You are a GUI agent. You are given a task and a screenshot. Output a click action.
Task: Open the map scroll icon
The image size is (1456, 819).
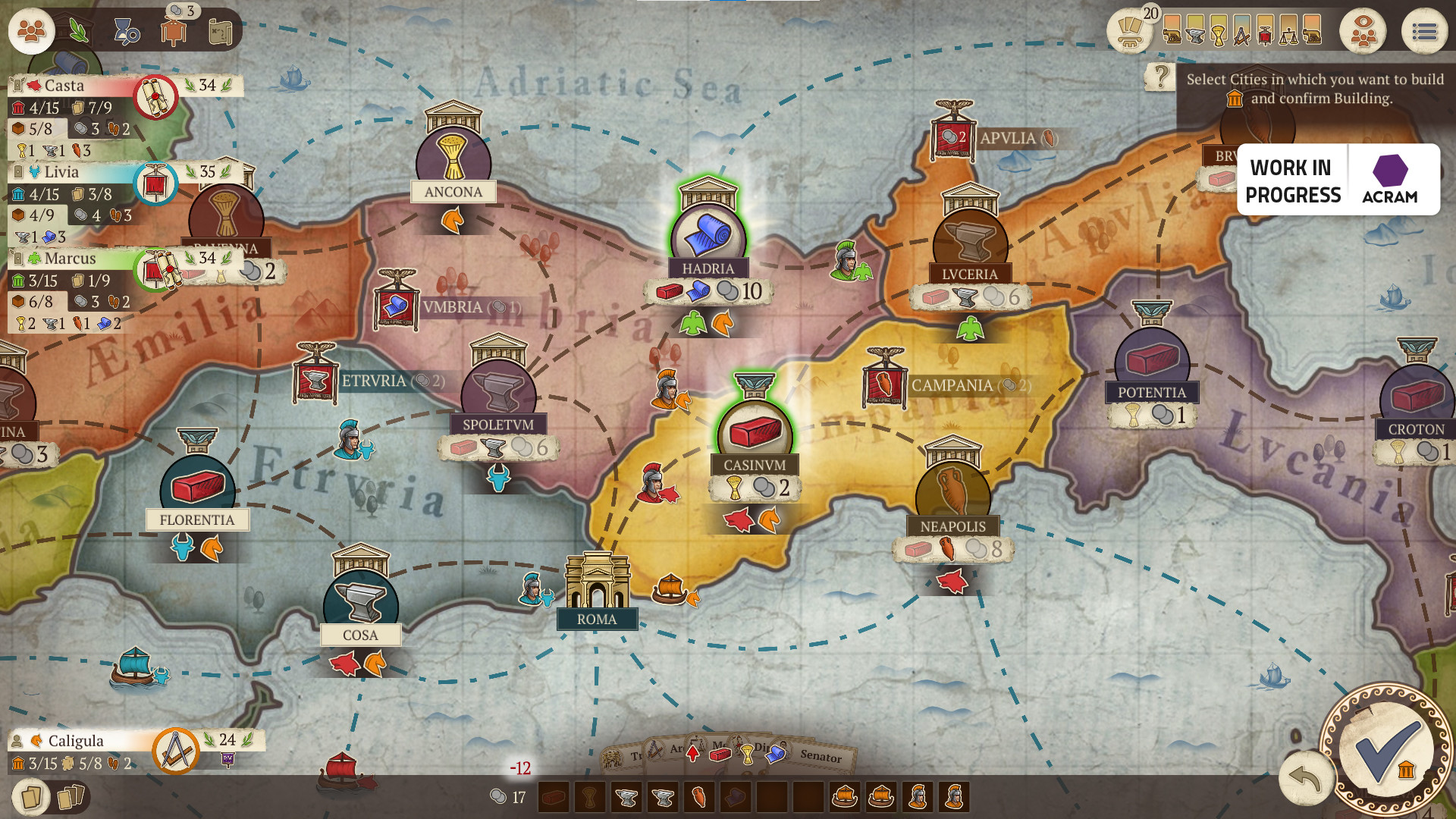coord(220,32)
